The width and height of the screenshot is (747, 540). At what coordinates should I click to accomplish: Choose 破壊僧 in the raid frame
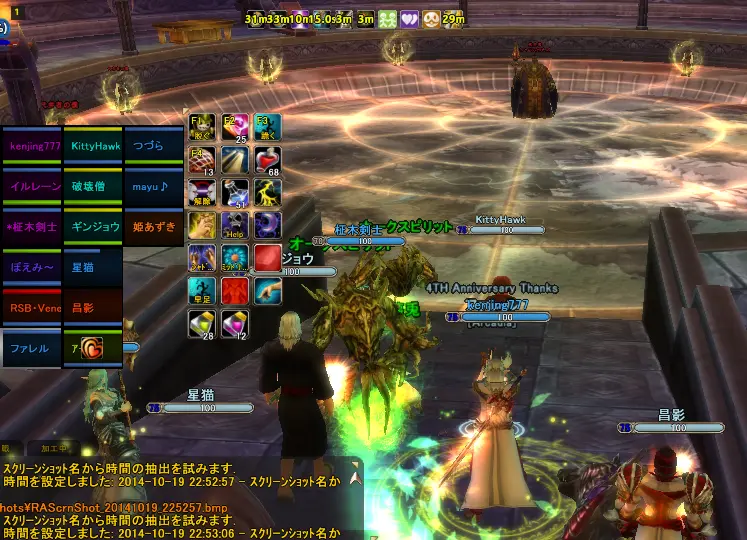[93, 186]
